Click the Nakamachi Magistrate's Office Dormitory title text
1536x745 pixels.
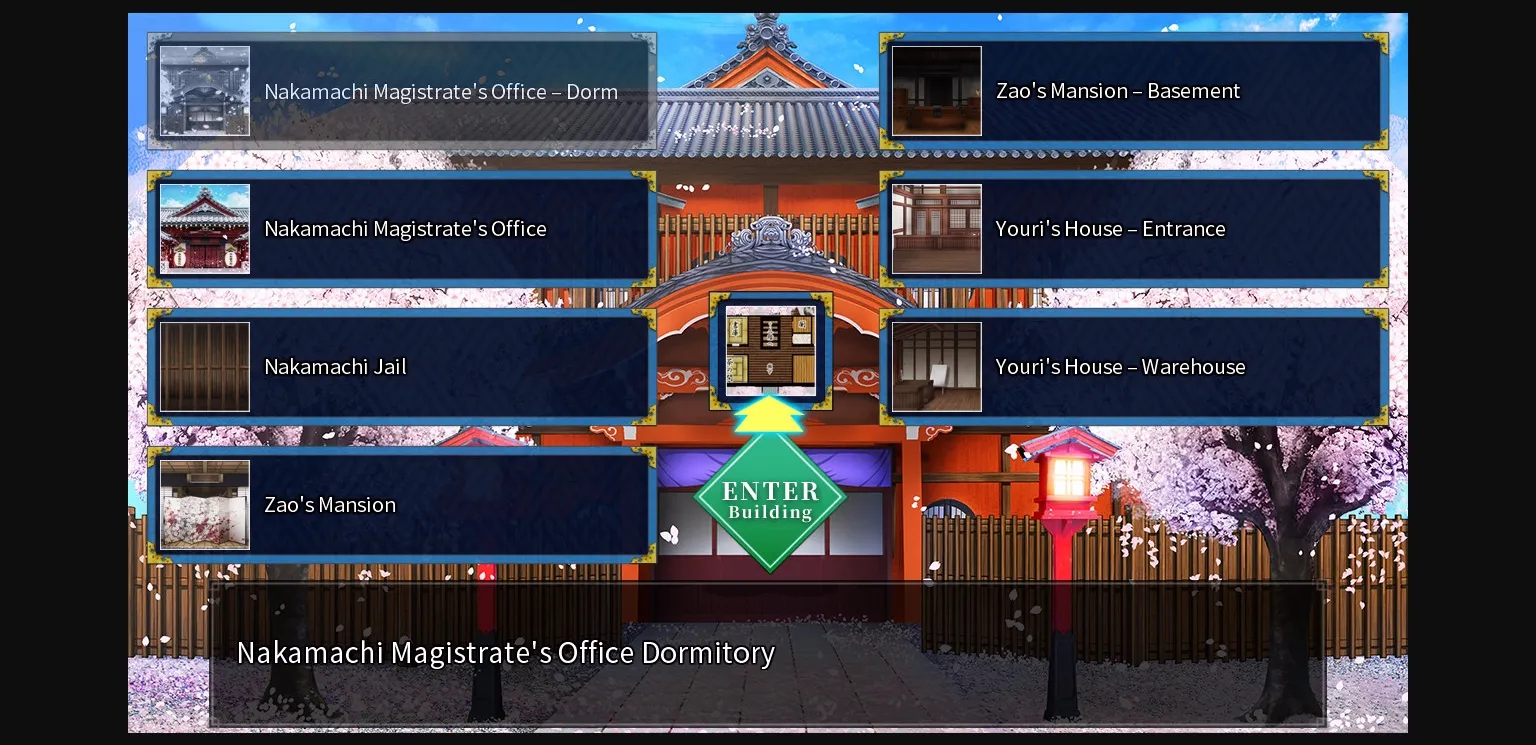click(x=506, y=652)
